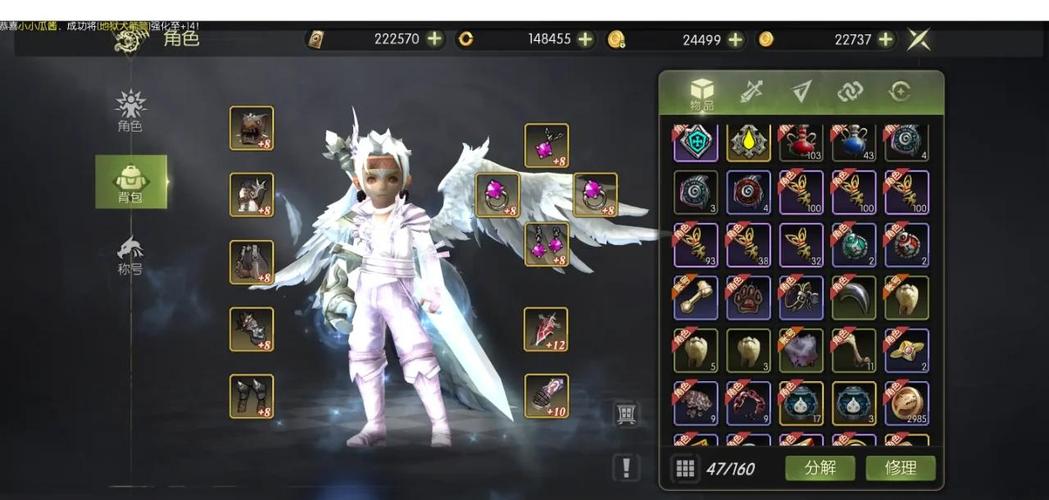The height and width of the screenshot is (500, 1049).
Task: Select the equipped pink gem necklace
Action: [546, 145]
